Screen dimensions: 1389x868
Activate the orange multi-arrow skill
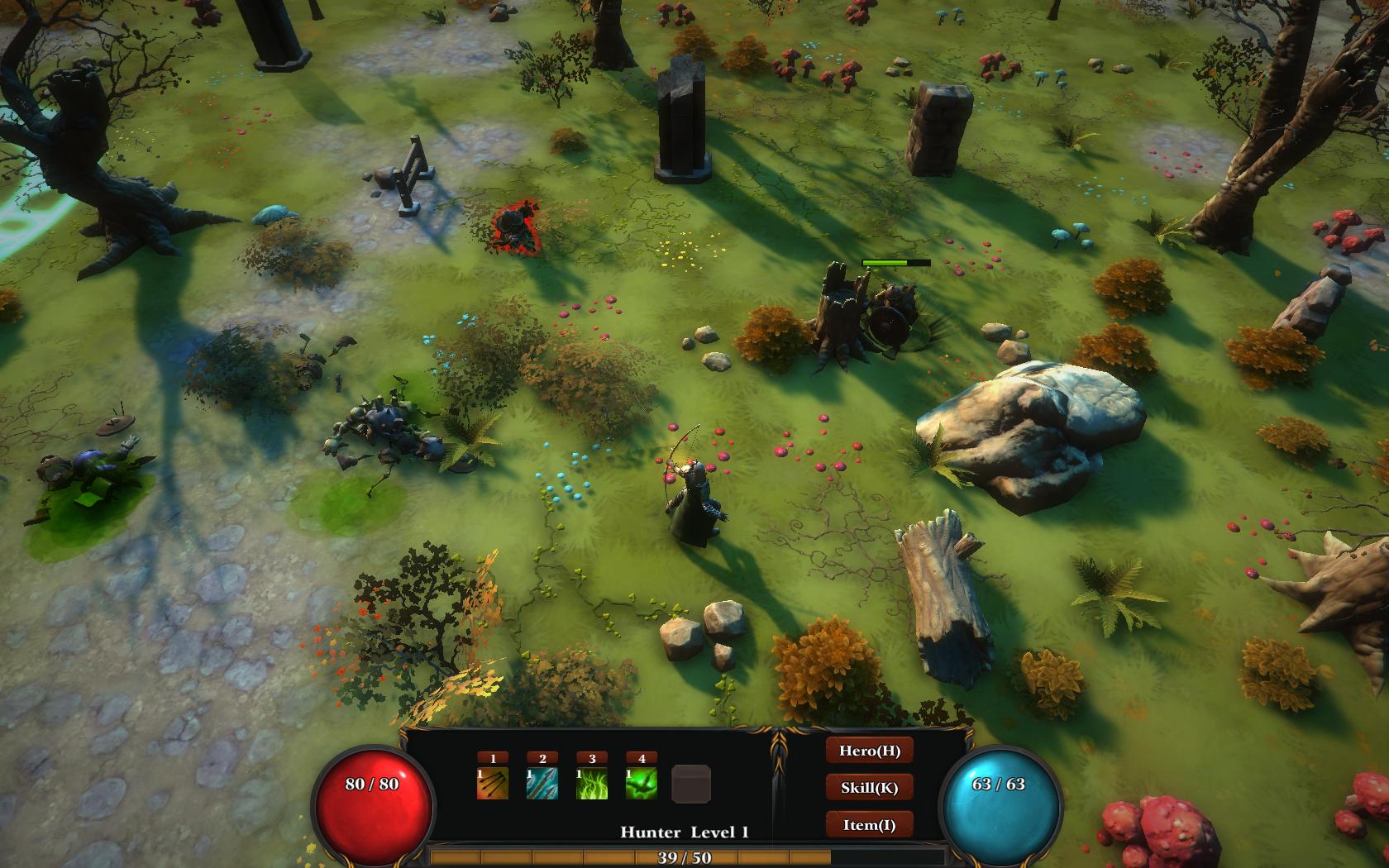point(493,784)
